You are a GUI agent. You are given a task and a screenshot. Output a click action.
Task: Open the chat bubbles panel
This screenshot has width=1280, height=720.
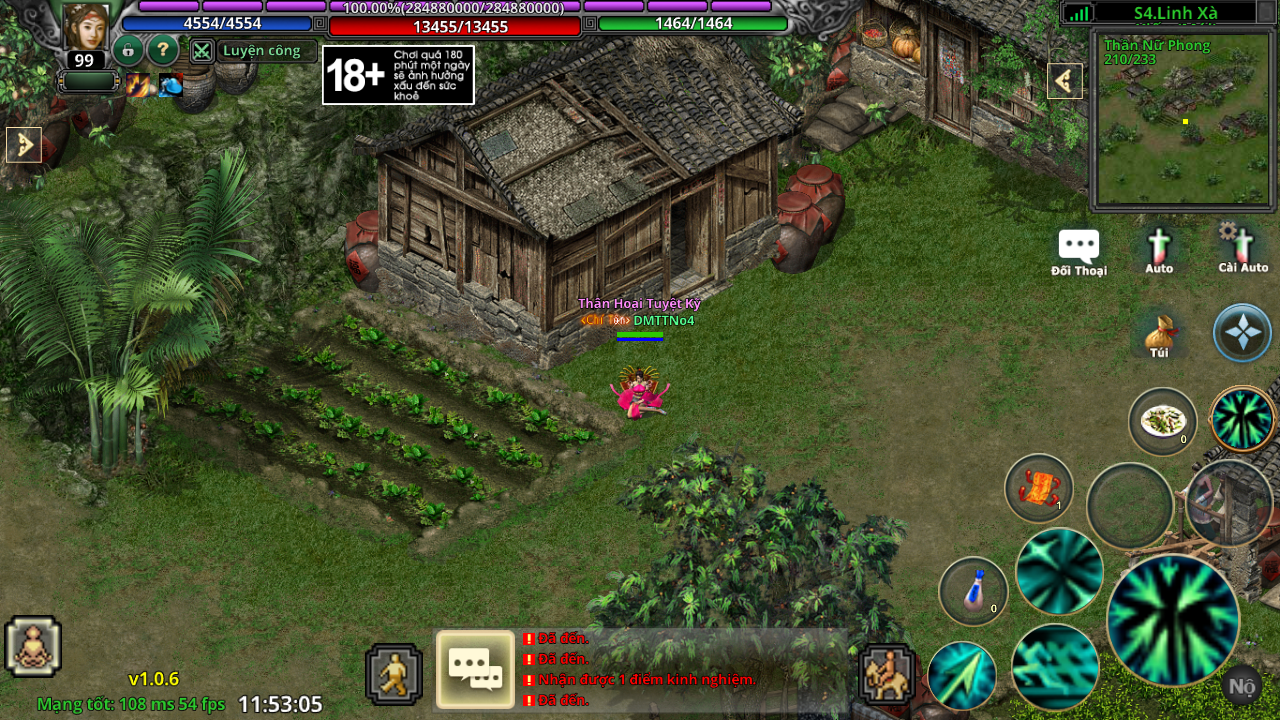click(x=475, y=669)
